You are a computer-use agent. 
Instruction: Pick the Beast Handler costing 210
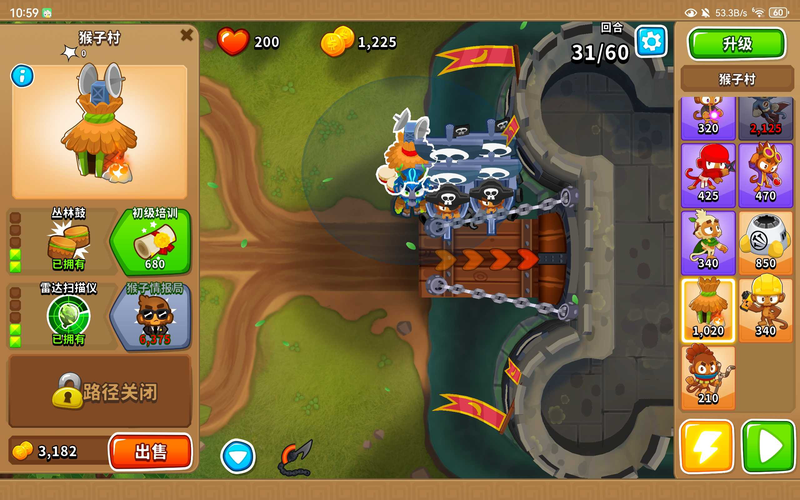pyautogui.click(x=708, y=376)
